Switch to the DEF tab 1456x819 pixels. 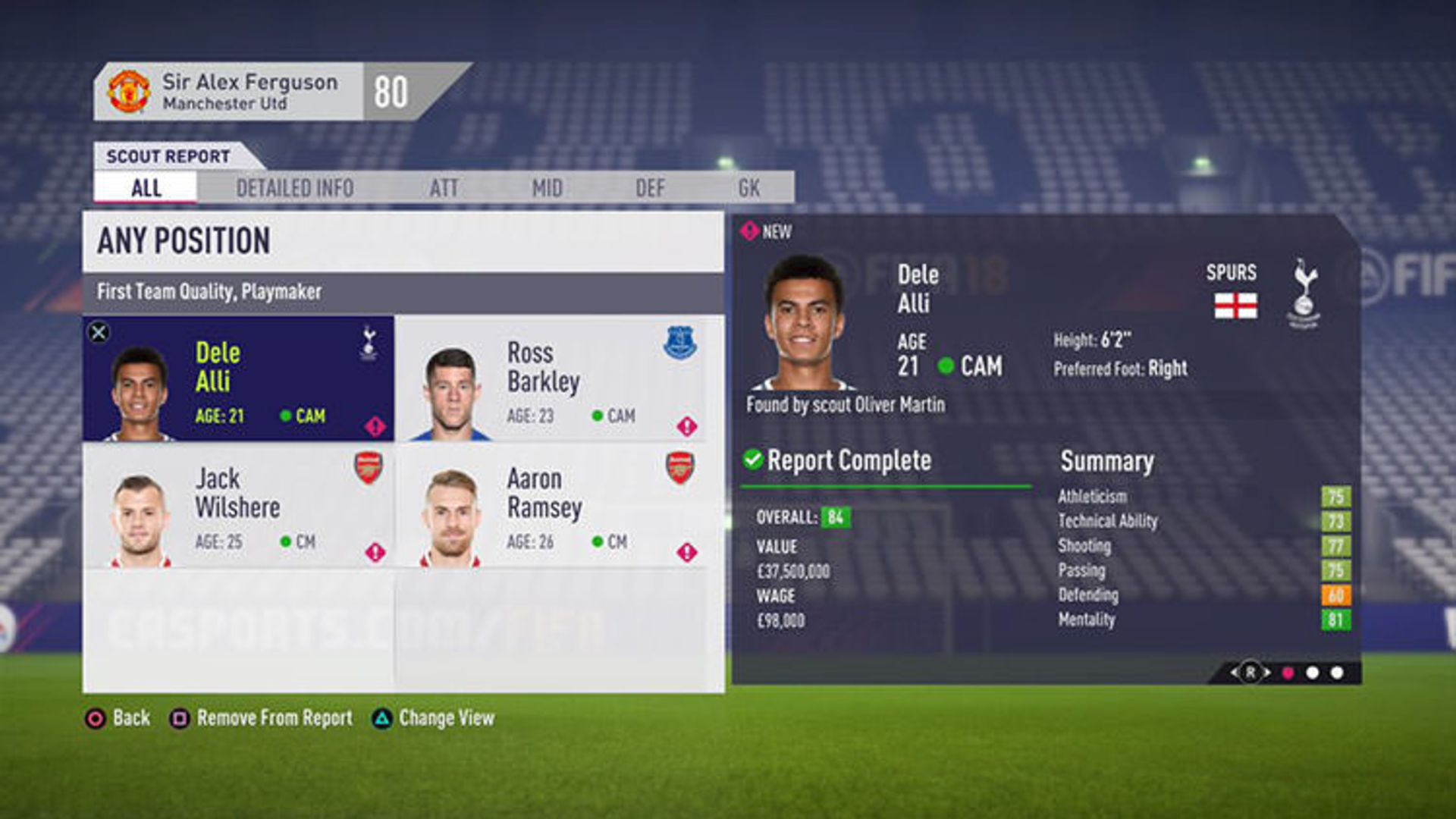pos(650,188)
